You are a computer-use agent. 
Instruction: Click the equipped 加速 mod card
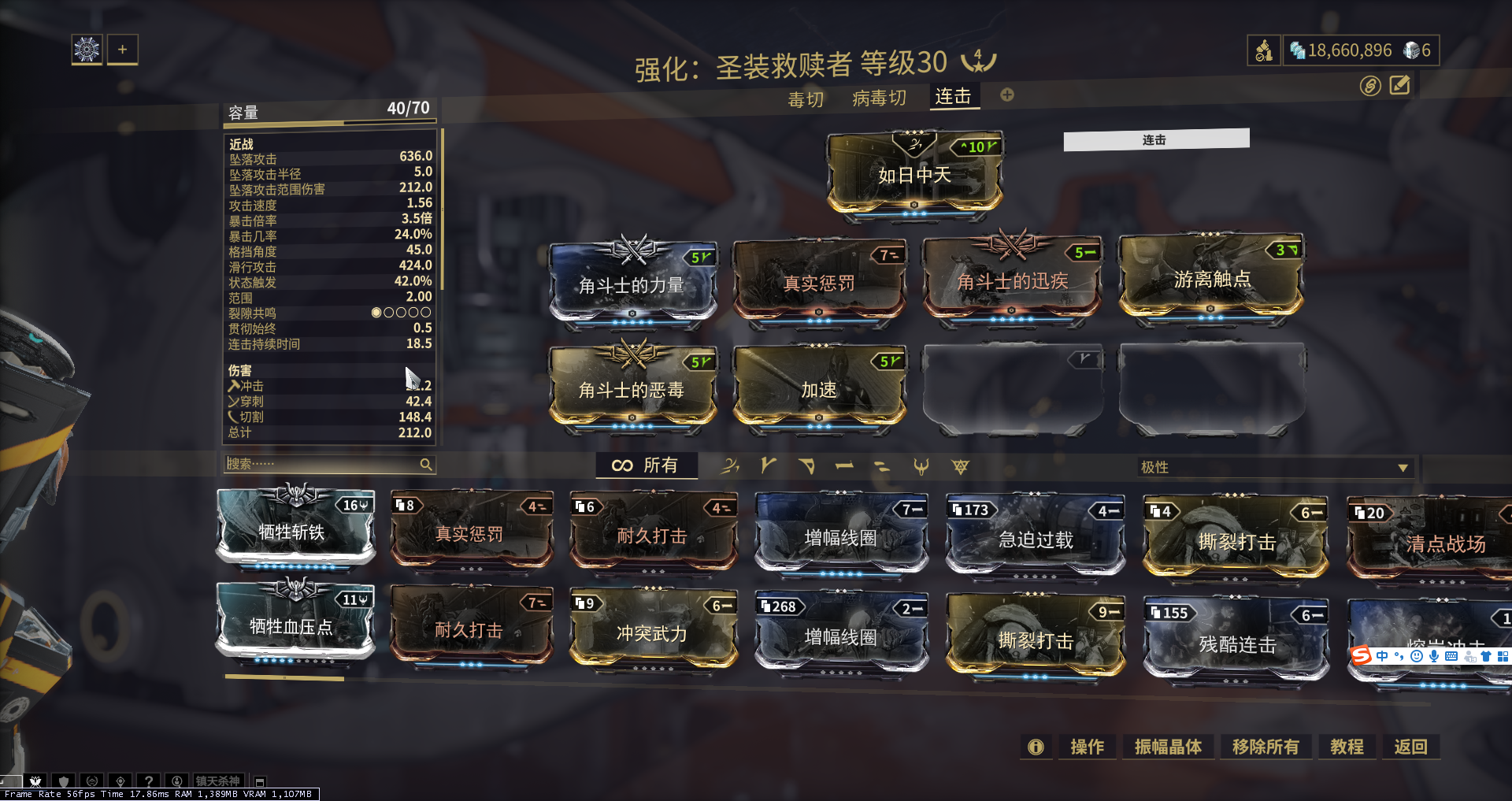tap(819, 389)
